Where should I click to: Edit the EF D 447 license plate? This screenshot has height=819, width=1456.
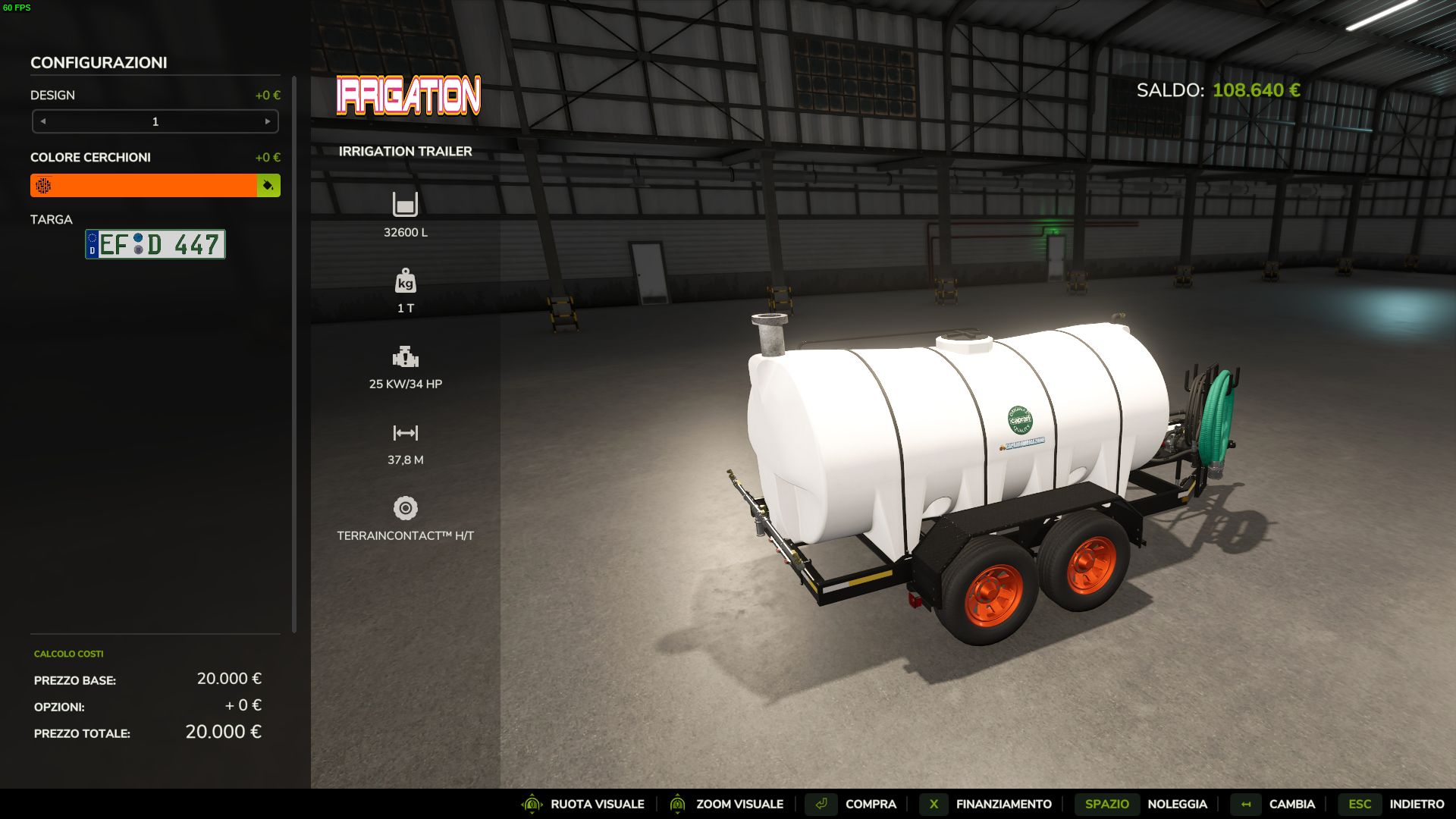coord(155,244)
